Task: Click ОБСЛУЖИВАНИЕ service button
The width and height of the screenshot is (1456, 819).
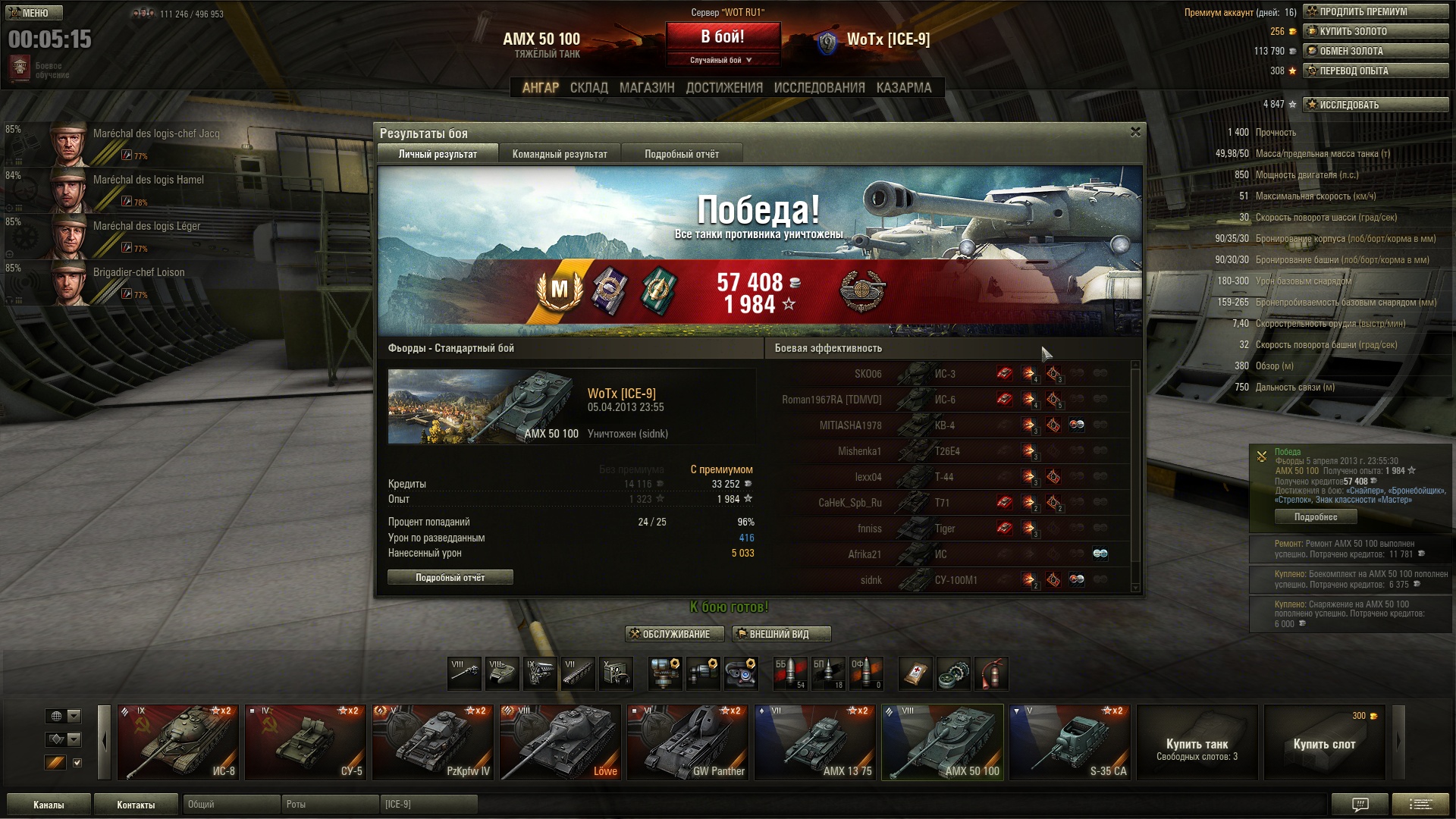Action: point(674,634)
